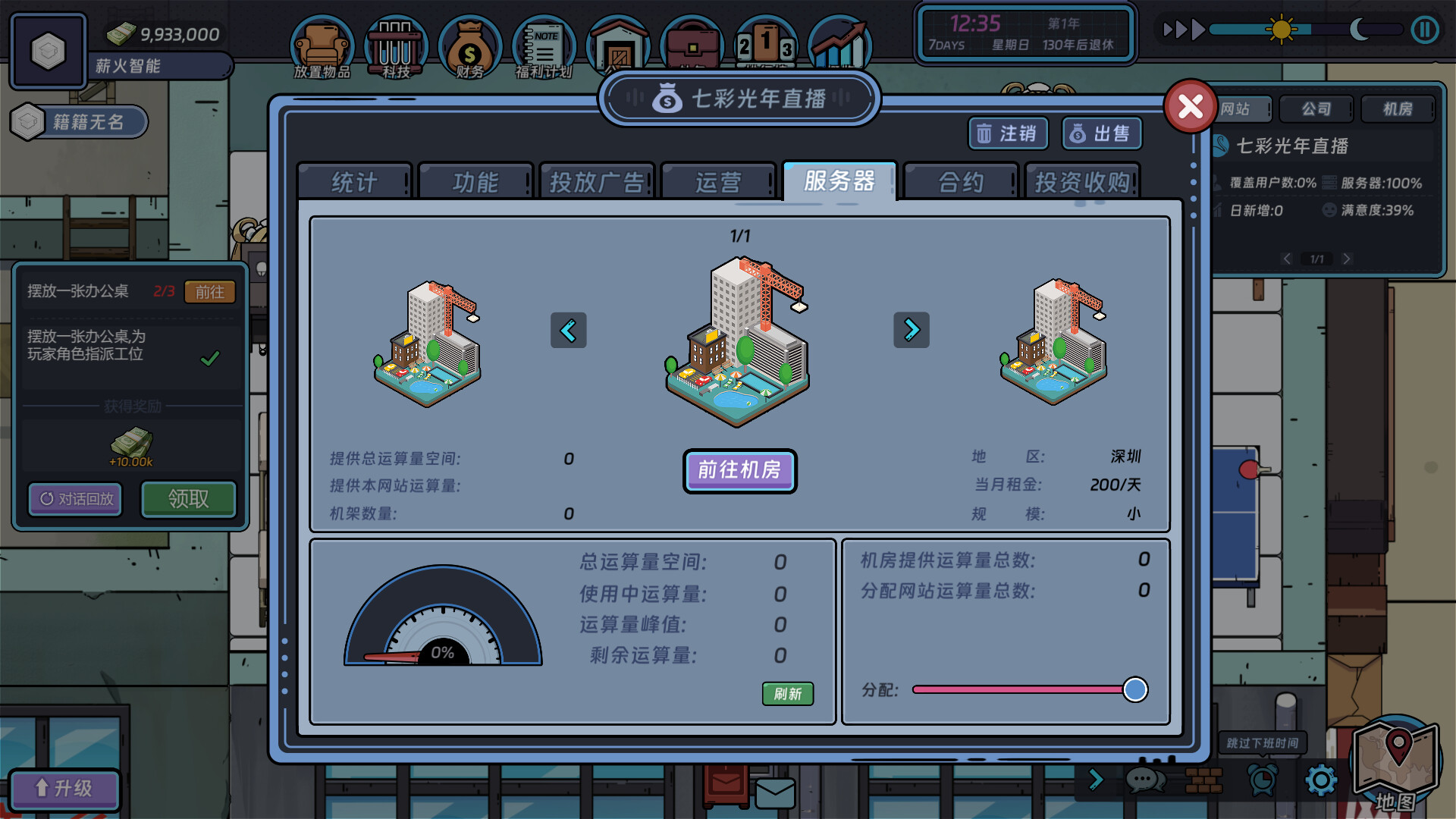Image resolution: width=1456 pixels, height=819 pixels.
Task: Switch to the 投资收购 tab
Action: pyautogui.click(x=1082, y=181)
